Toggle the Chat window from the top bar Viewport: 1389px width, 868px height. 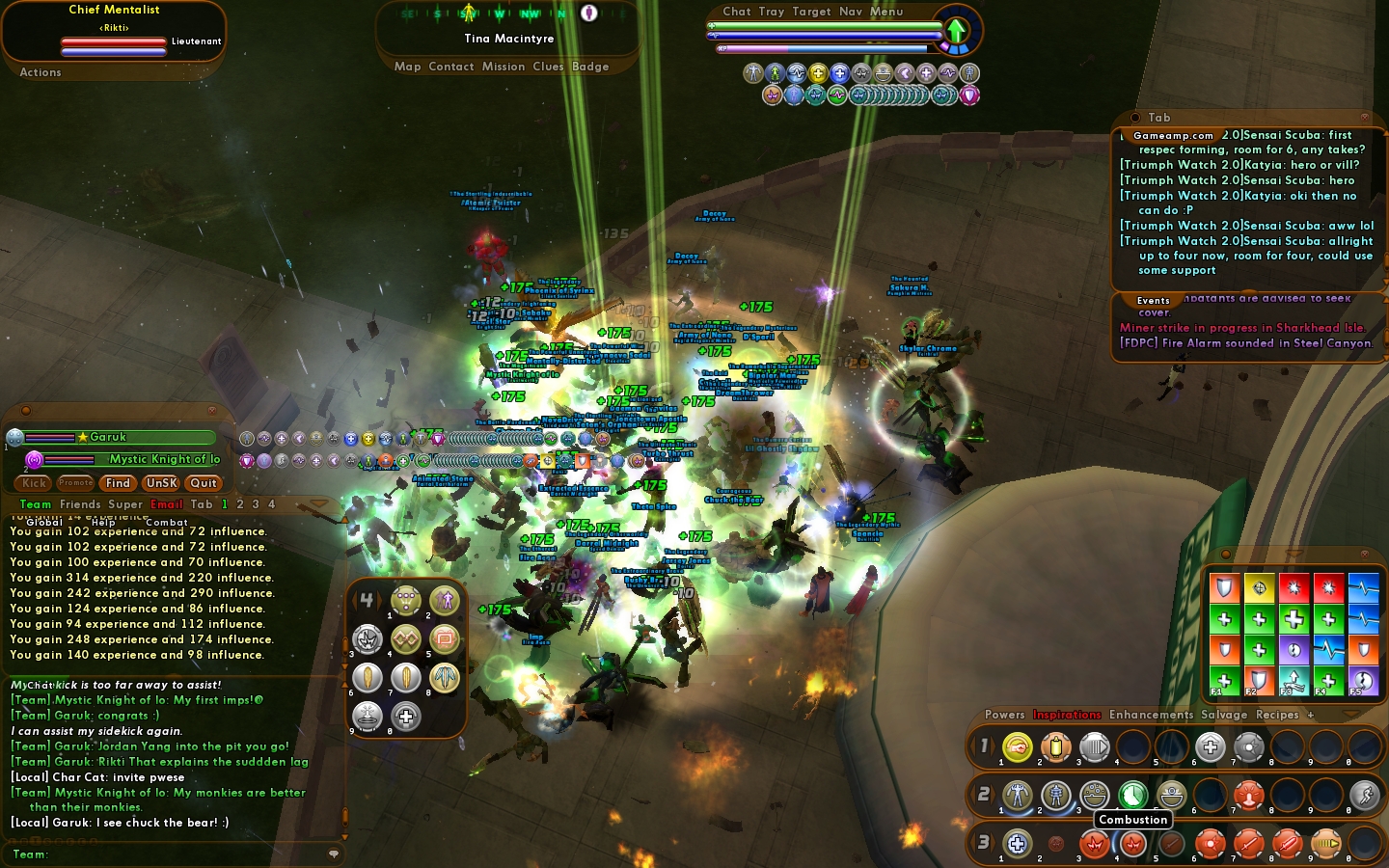point(737,12)
